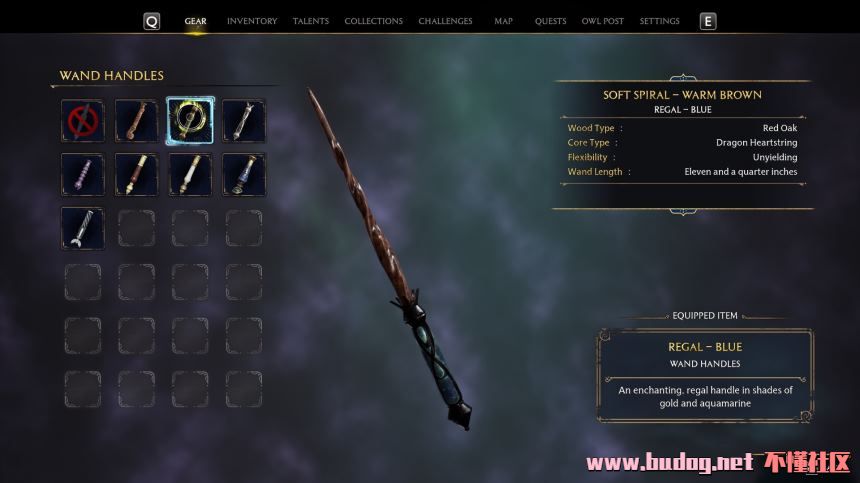Switch to the Inventory tab
The image size is (860, 483).
pos(251,21)
